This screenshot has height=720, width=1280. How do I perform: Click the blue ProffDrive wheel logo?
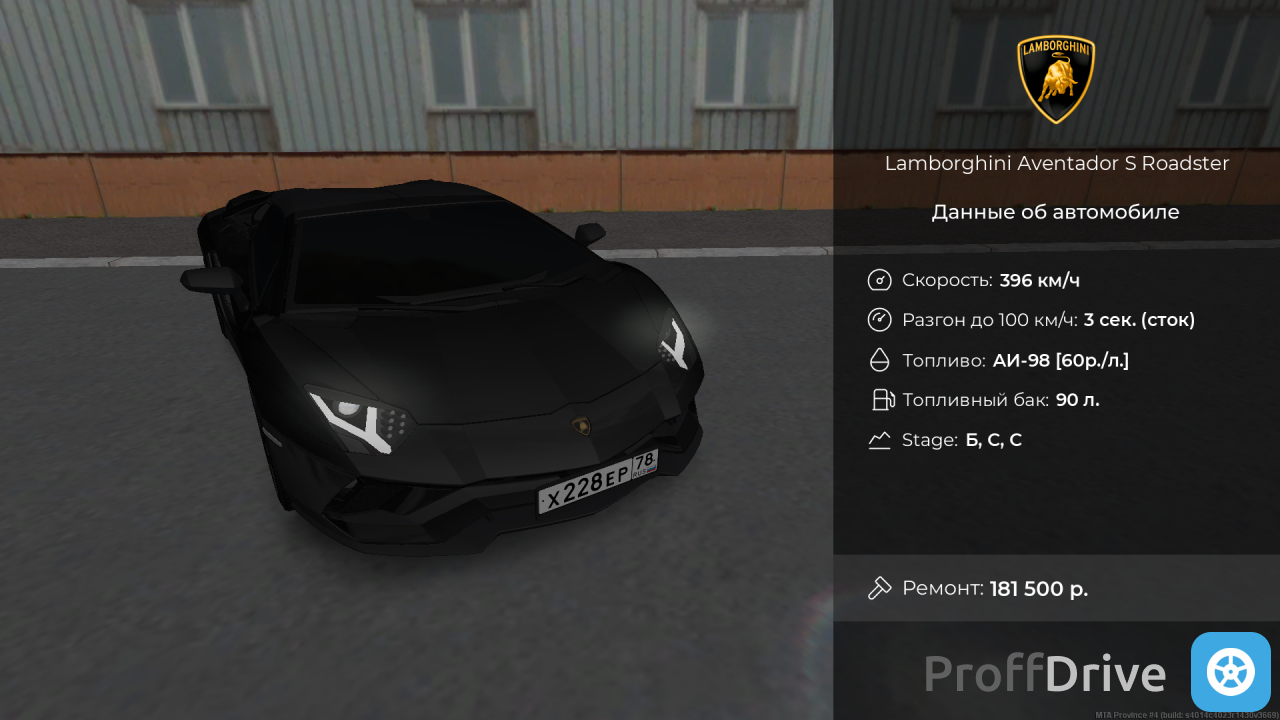(x=1230, y=672)
